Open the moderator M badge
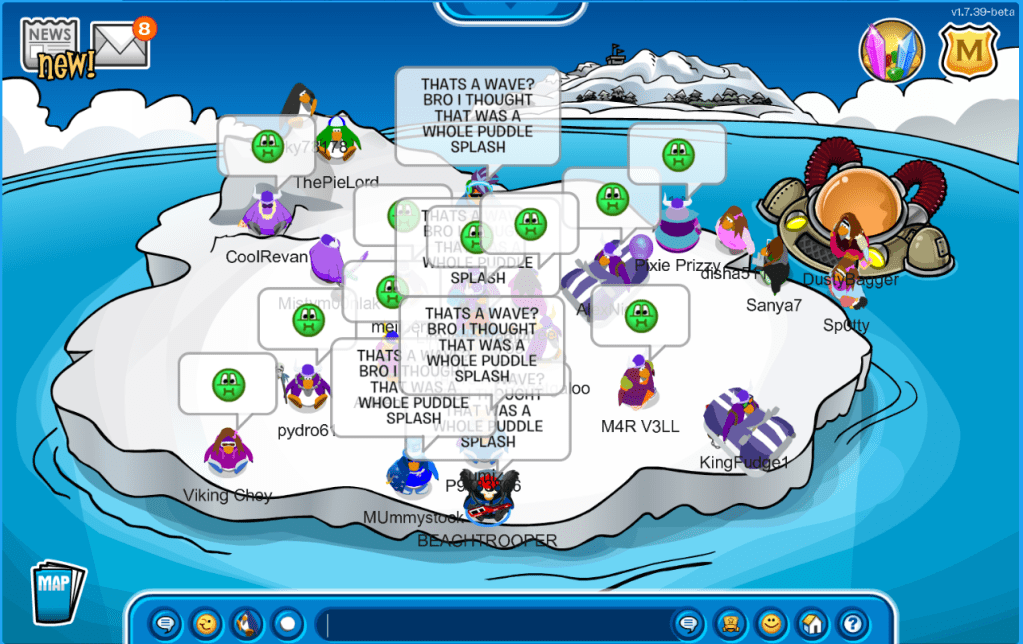The width and height of the screenshot is (1023, 644). (x=968, y=51)
